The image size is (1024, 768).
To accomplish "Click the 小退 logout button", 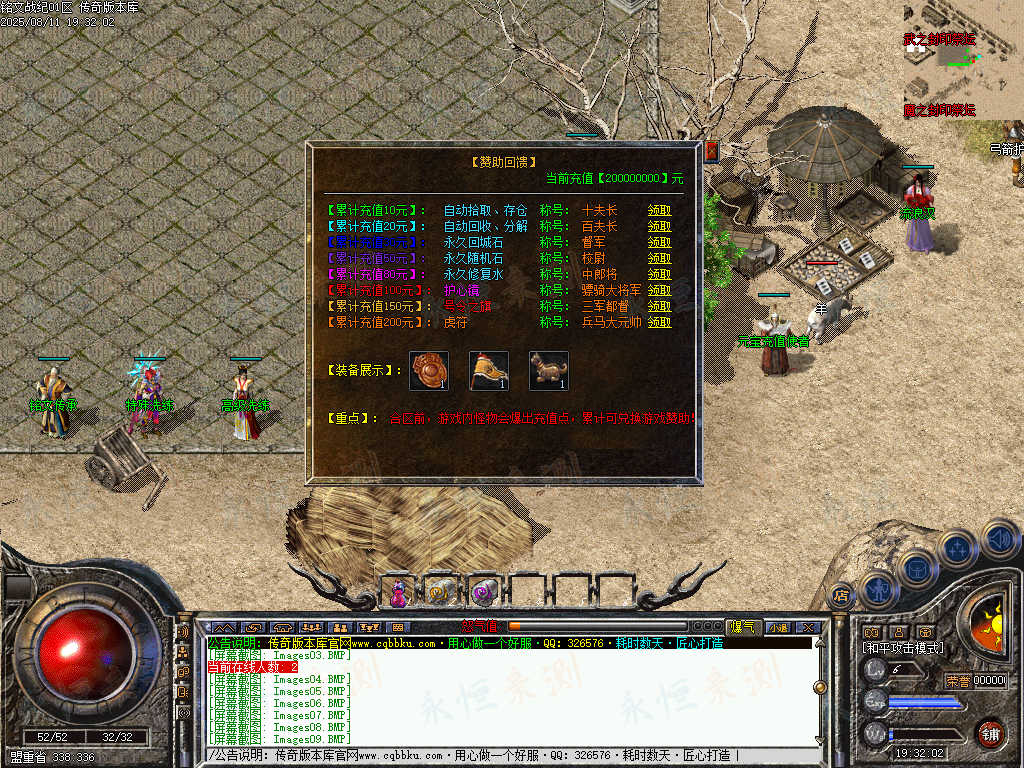I will [778, 627].
